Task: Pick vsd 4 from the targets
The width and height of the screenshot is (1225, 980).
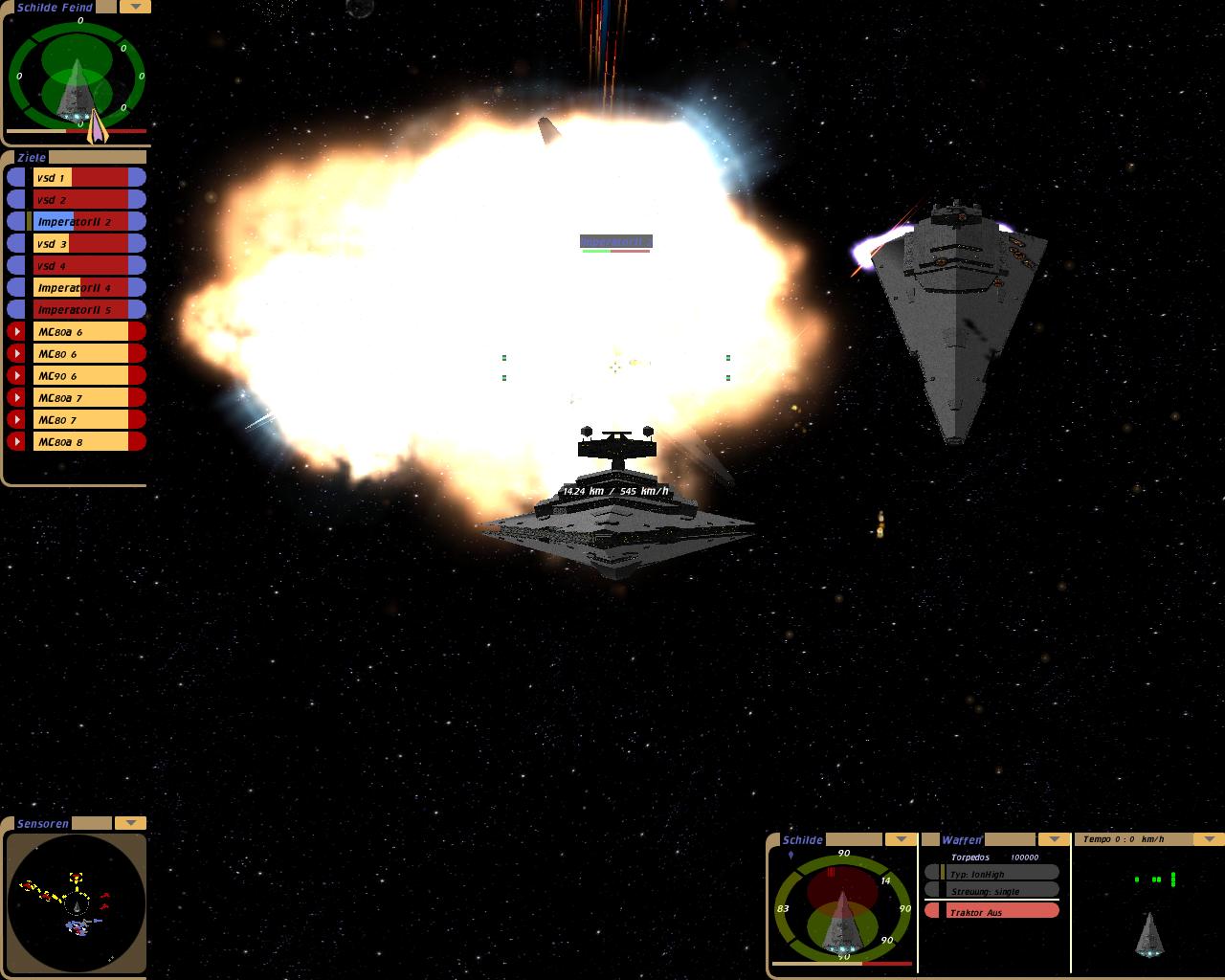Action: [x=80, y=265]
